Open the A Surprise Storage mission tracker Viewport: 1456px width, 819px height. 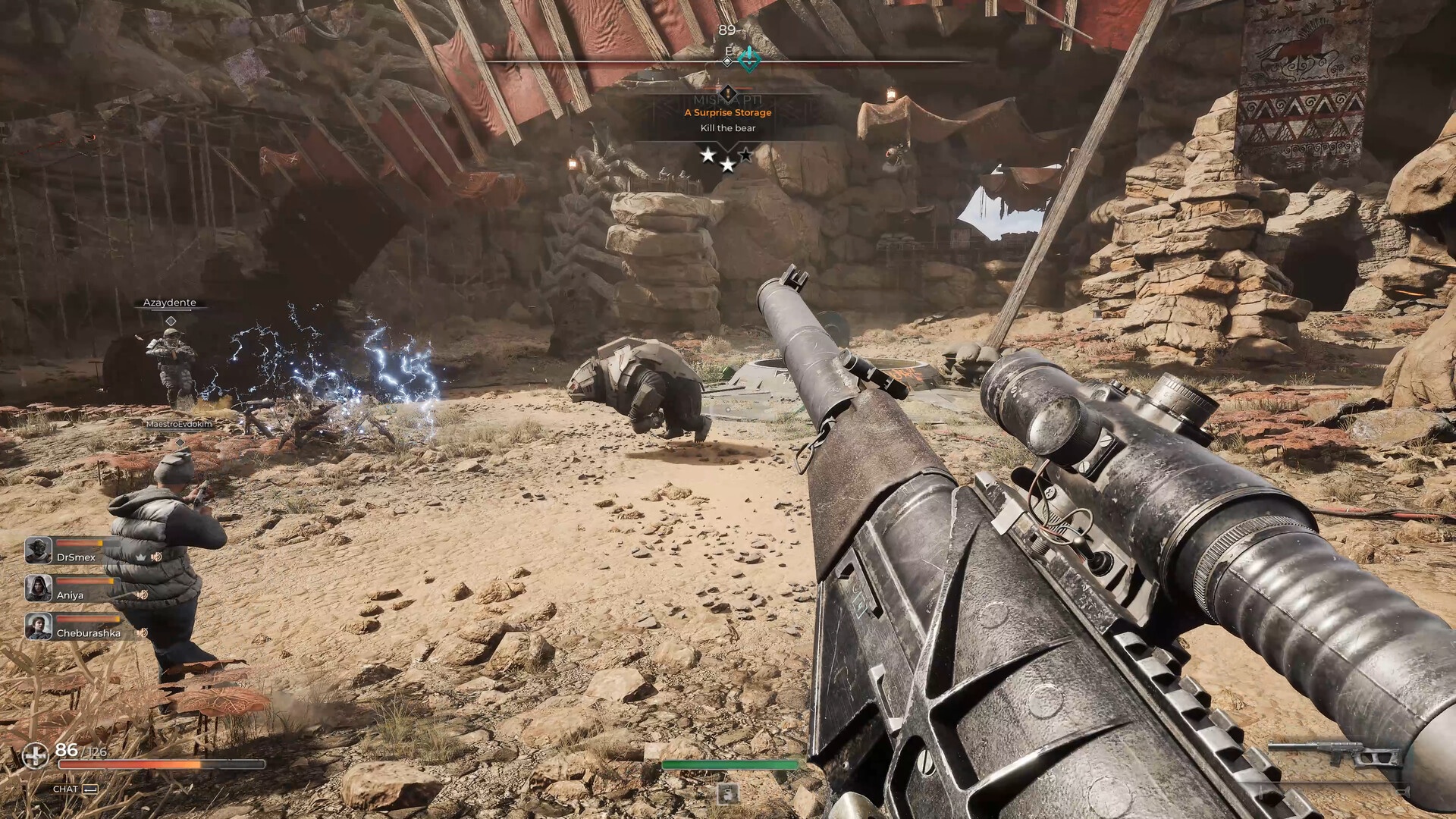coord(727,112)
